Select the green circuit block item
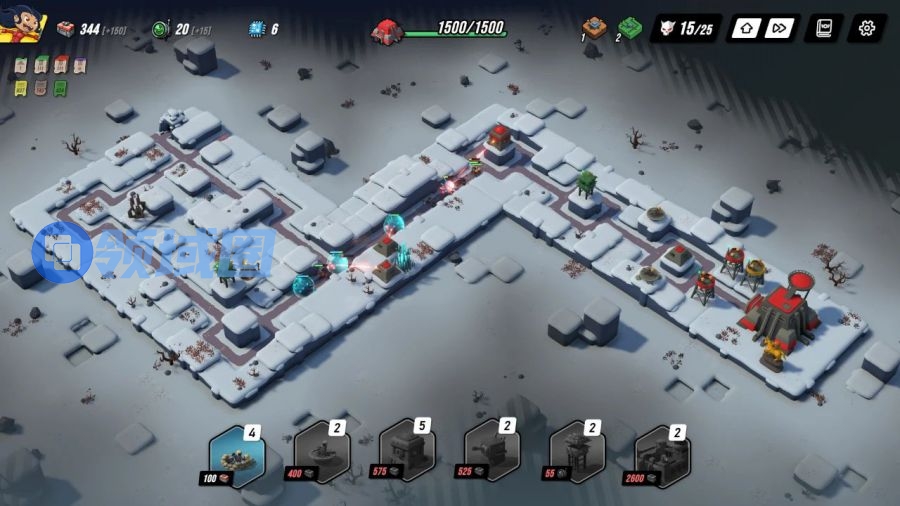This screenshot has height=506, width=900. pyautogui.click(x=629, y=27)
